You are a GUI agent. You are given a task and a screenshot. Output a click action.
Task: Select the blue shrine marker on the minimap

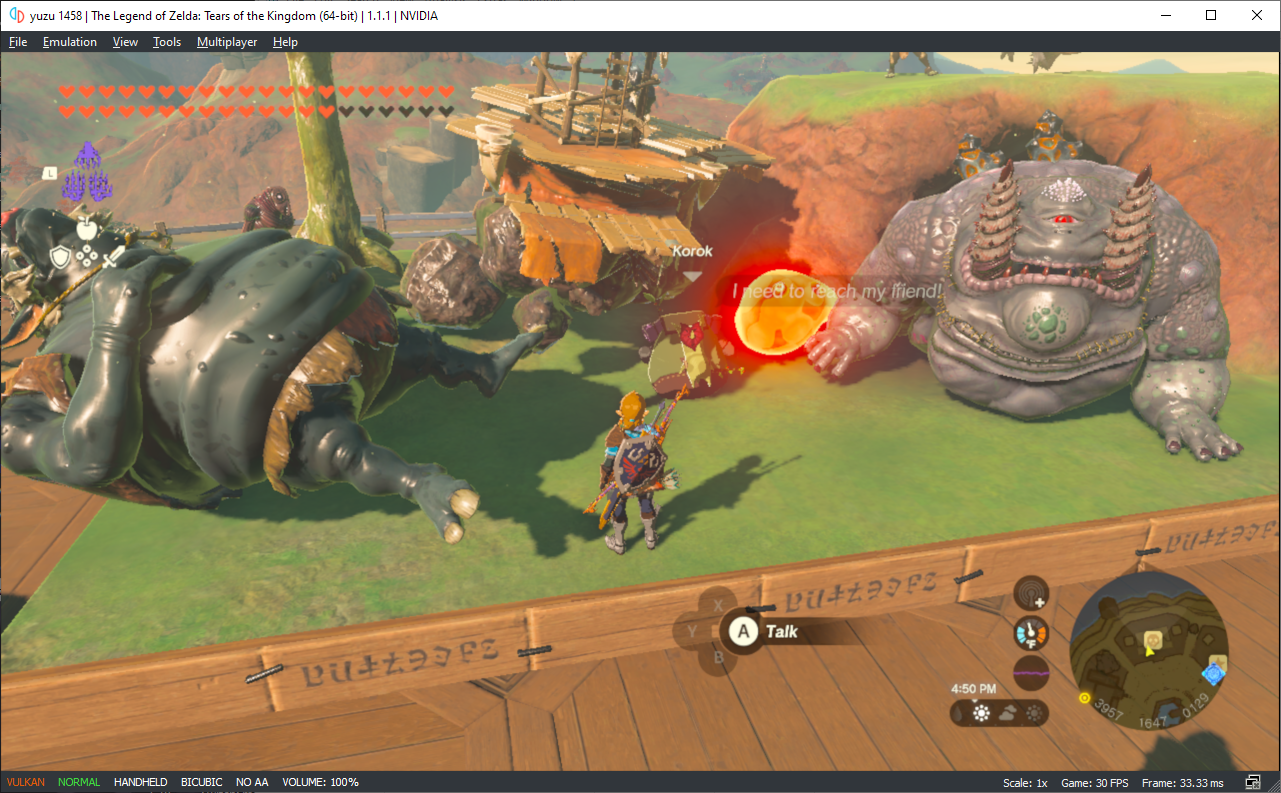(x=1214, y=675)
